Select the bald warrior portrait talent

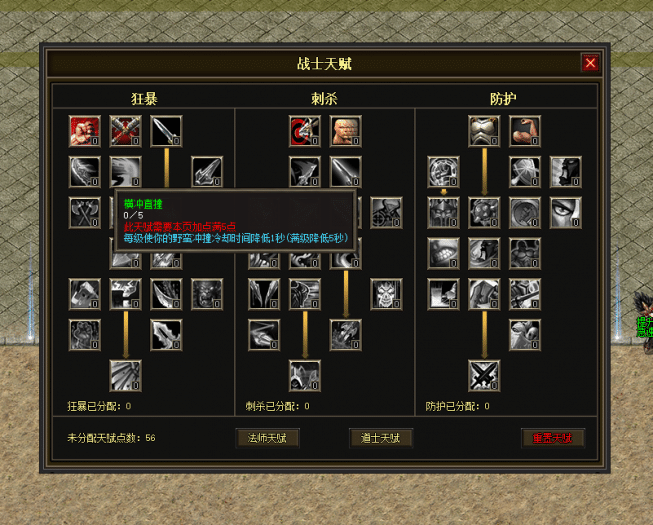(x=345, y=131)
